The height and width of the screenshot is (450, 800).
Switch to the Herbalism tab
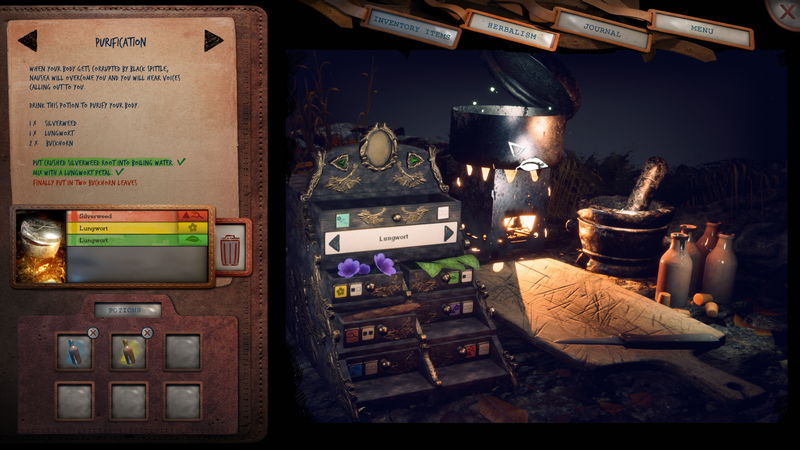click(x=512, y=31)
